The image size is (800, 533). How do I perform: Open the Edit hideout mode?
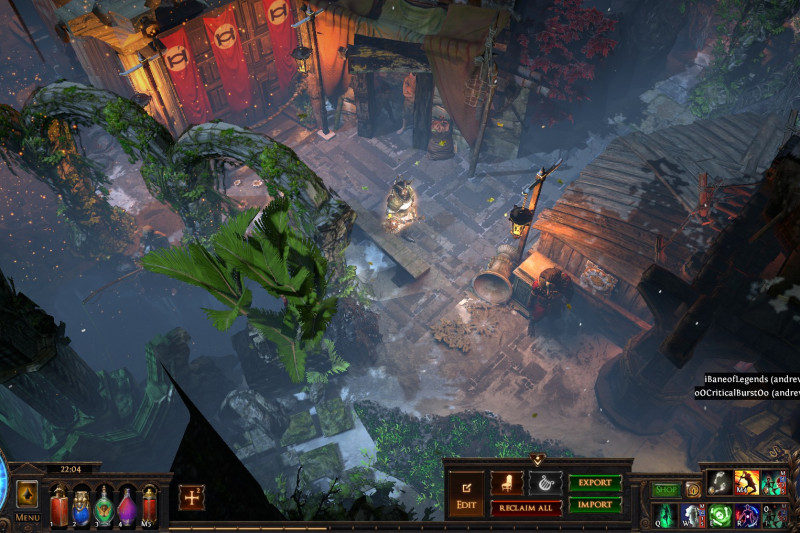[x=466, y=493]
